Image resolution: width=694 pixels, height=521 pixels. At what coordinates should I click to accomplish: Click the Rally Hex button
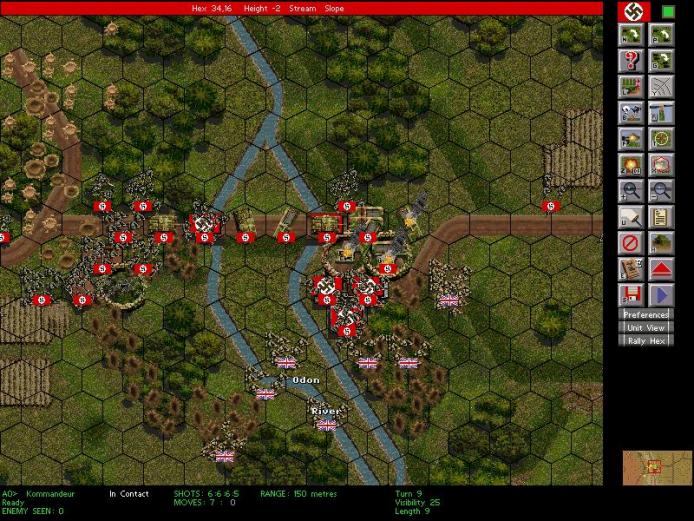(x=645, y=340)
